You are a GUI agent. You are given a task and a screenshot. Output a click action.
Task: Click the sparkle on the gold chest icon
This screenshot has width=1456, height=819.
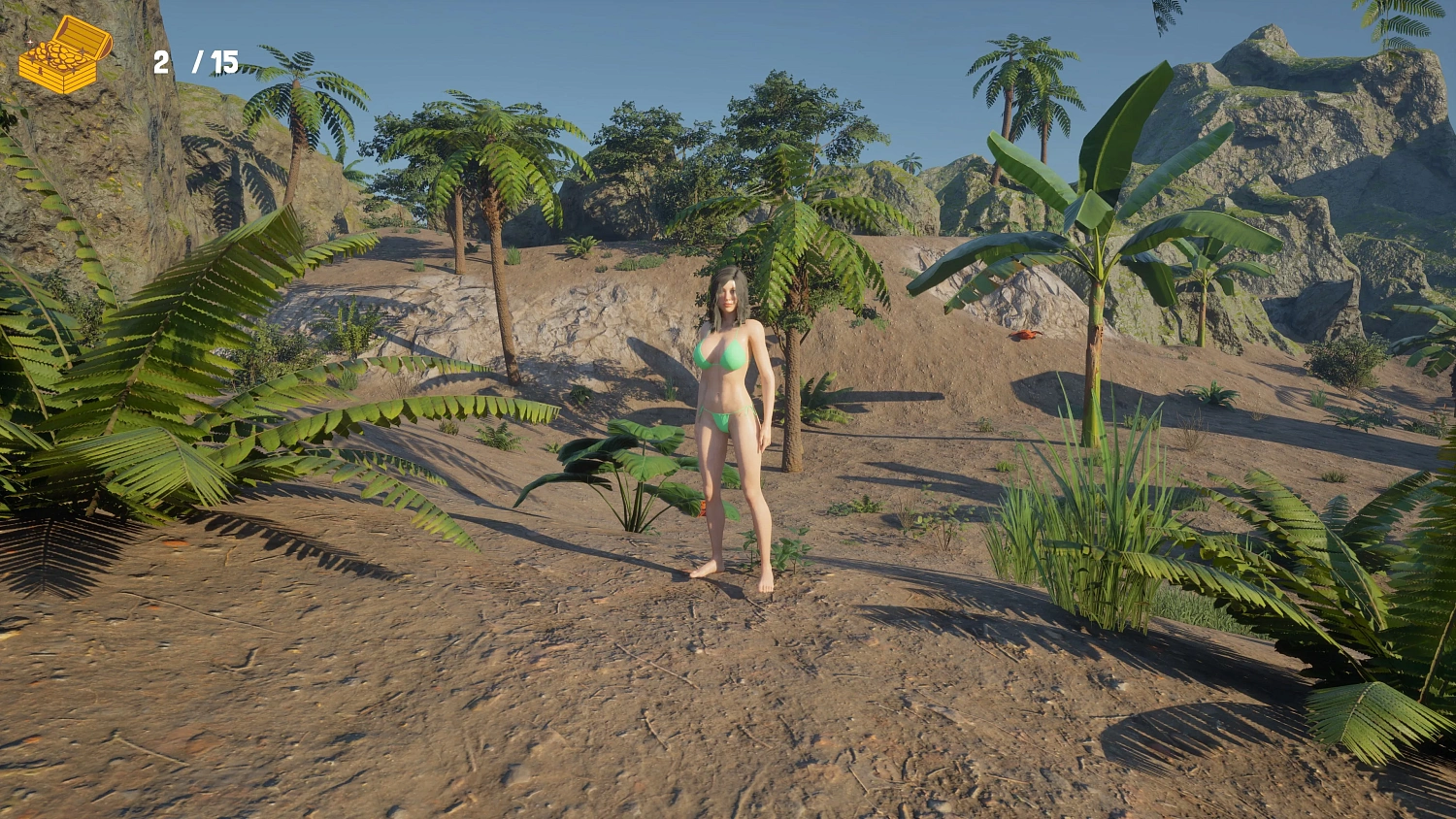[x=83, y=50]
